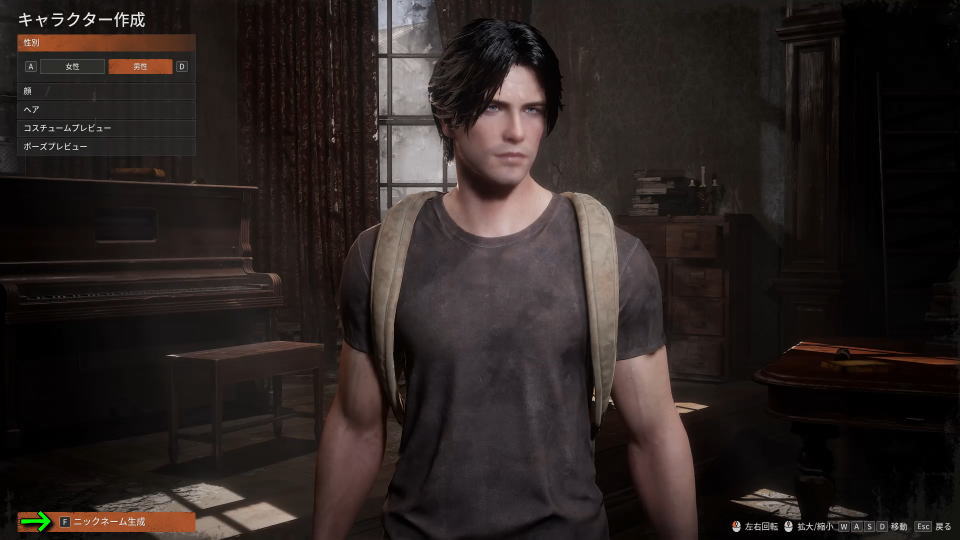This screenshot has width=960, height=540.
Task: Open the ヘア (hair) customization row
Action: [106, 109]
